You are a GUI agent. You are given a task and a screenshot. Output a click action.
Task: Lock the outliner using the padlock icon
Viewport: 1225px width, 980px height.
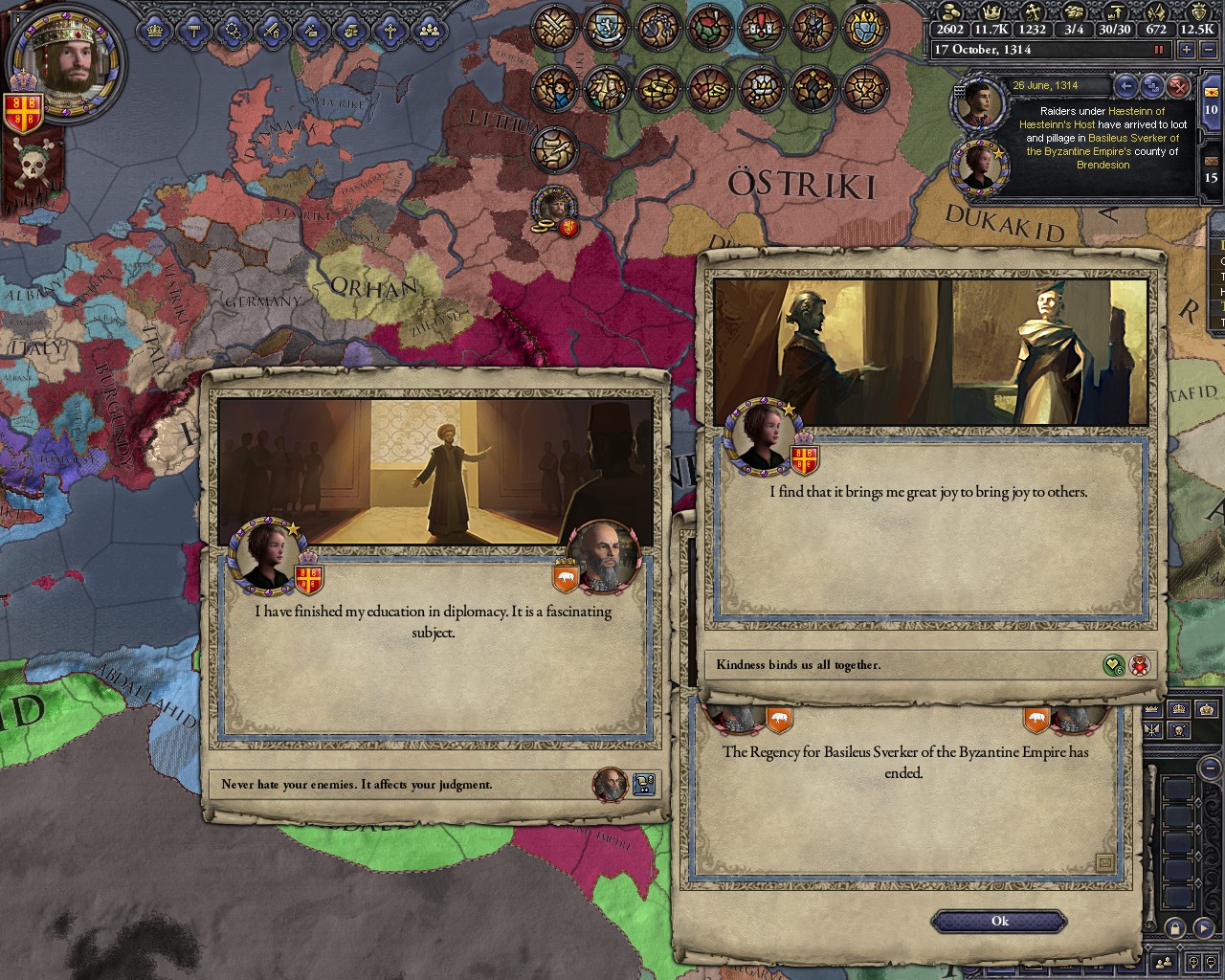point(1174,928)
